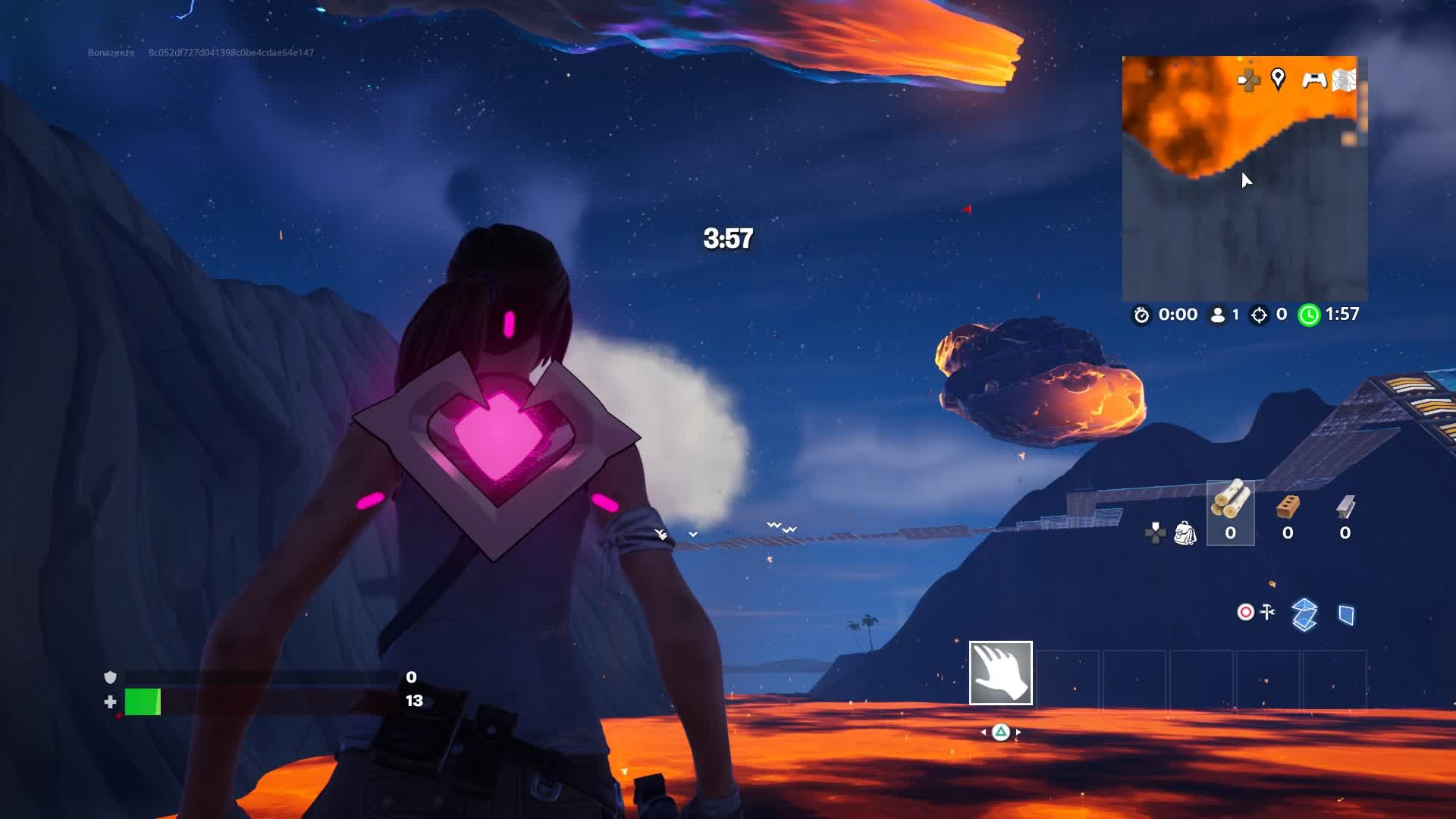Click the stopwatch icon below the minimap
1456x819 pixels.
tap(1141, 315)
